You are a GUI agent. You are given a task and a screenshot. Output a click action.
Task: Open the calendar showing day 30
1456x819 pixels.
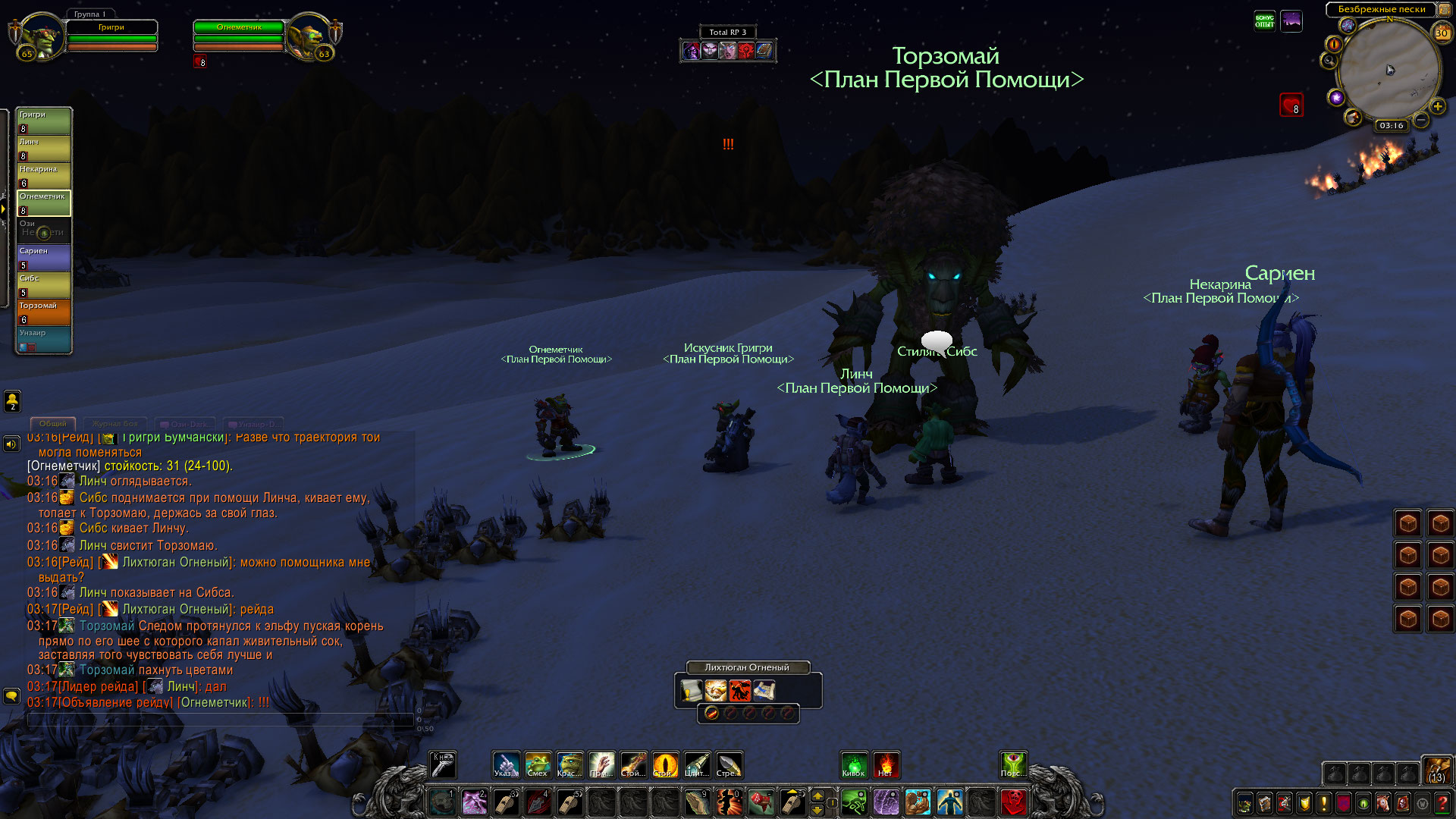1441,33
